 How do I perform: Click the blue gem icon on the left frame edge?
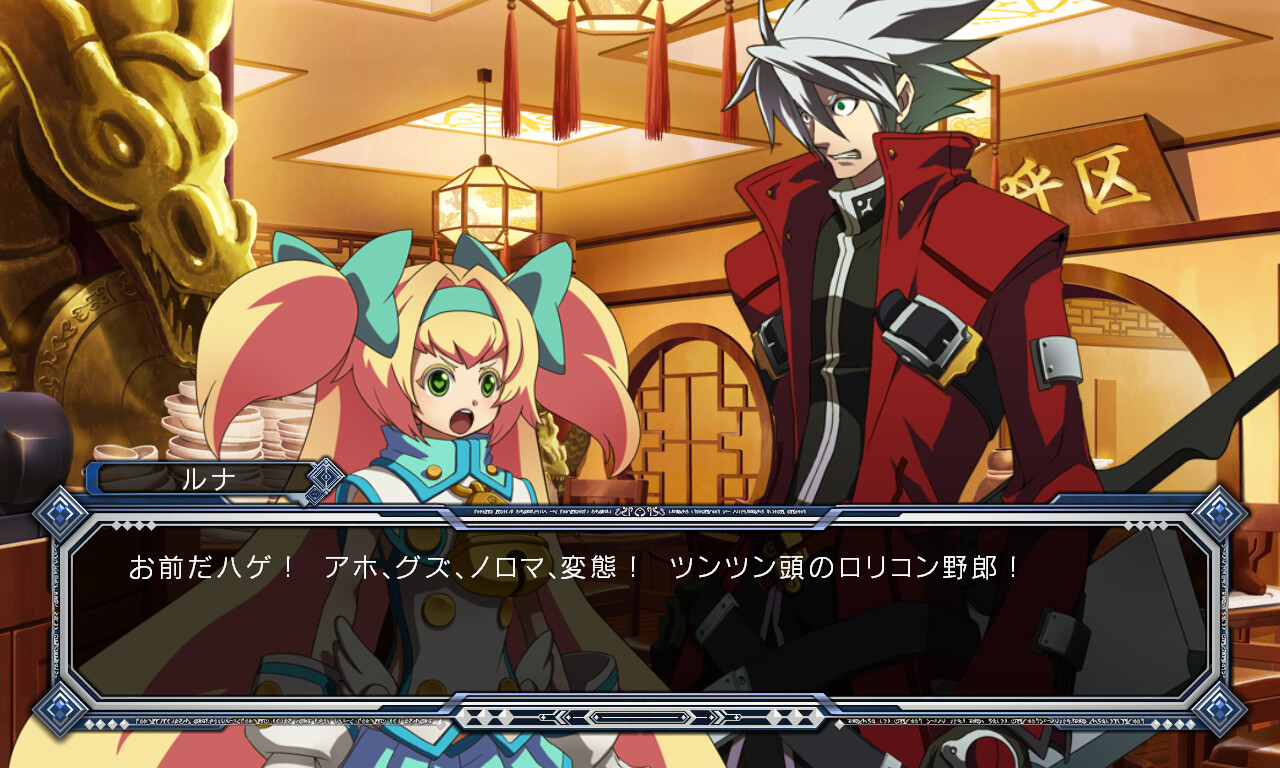pyautogui.click(x=60, y=512)
